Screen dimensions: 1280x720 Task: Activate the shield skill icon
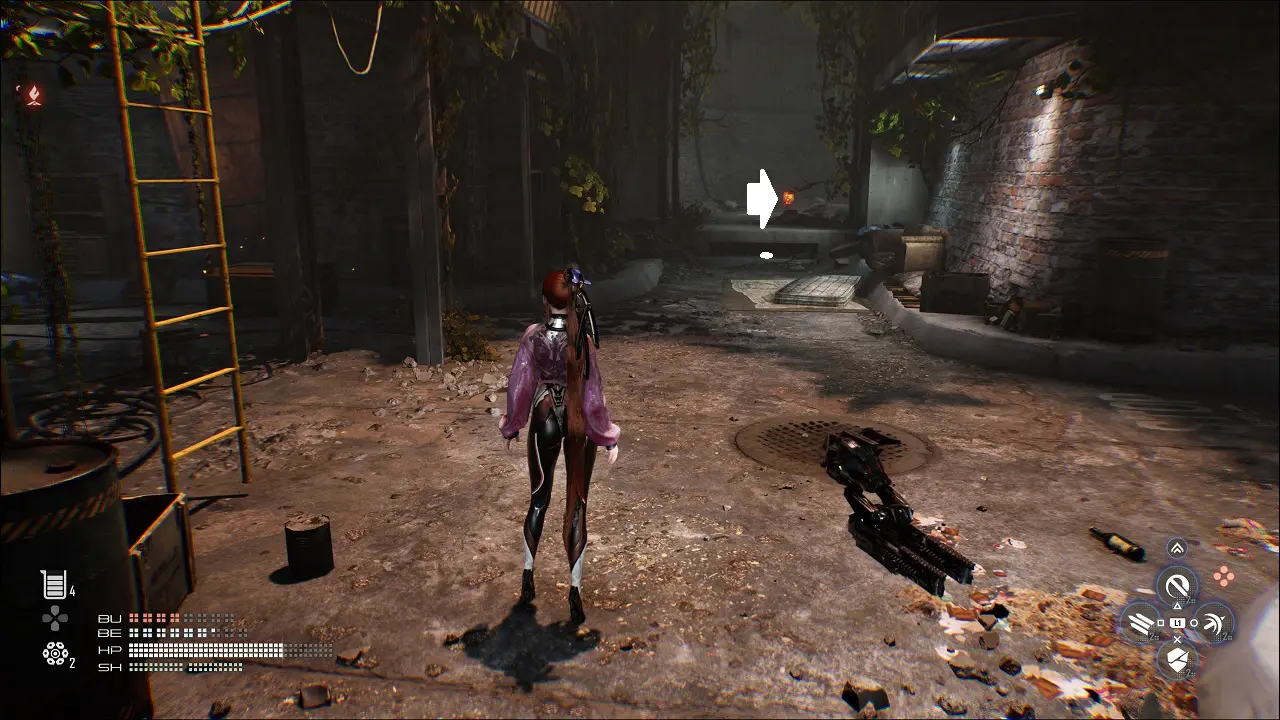pos(1177,659)
